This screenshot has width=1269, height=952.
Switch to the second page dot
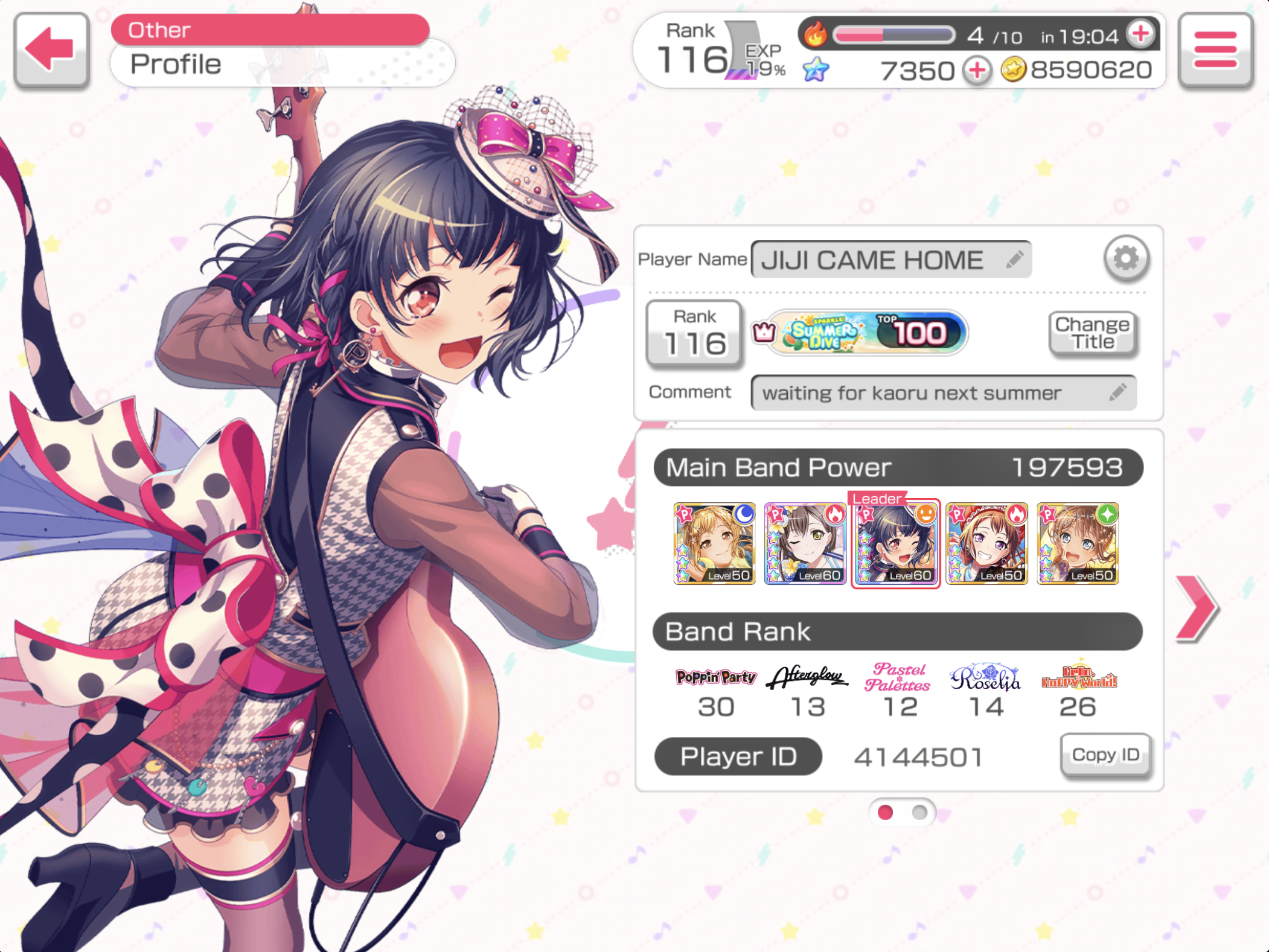click(919, 813)
